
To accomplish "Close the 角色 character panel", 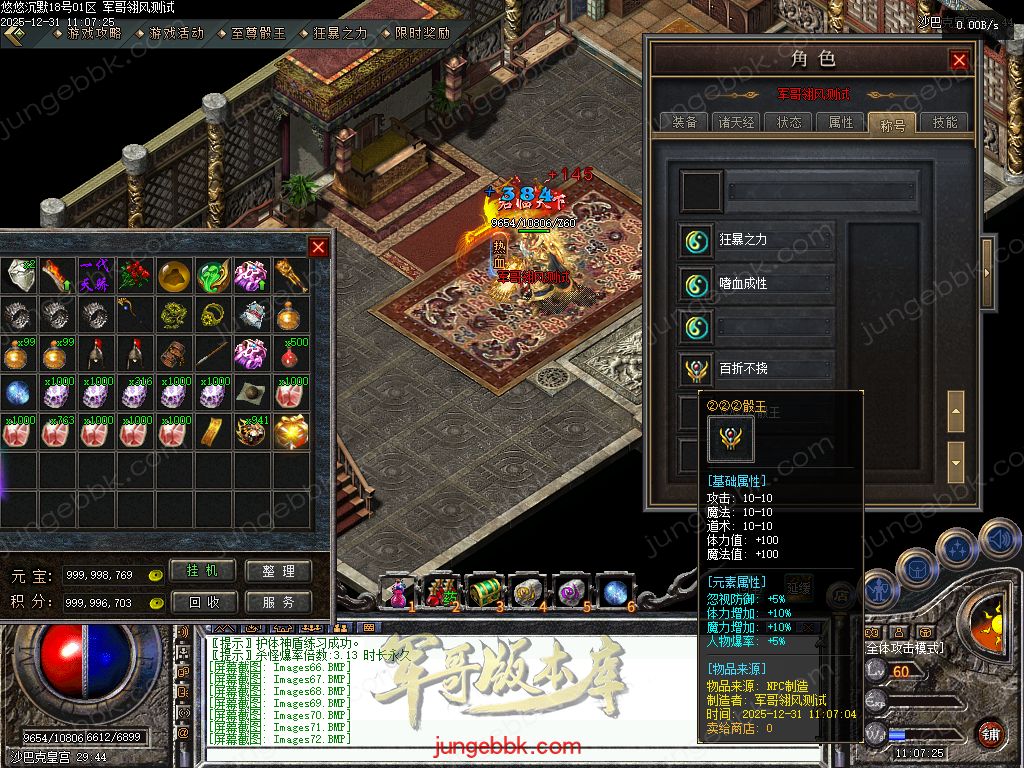I will click(x=959, y=60).
